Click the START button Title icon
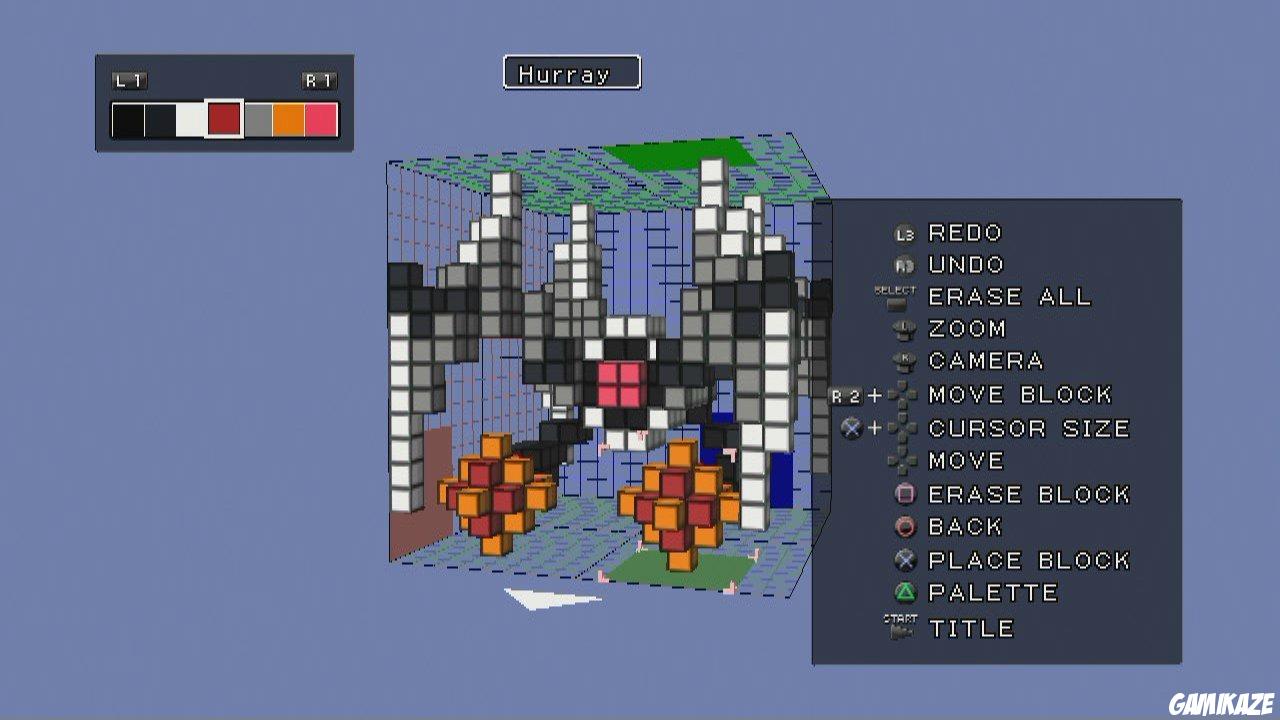The image size is (1280, 720). point(897,624)
